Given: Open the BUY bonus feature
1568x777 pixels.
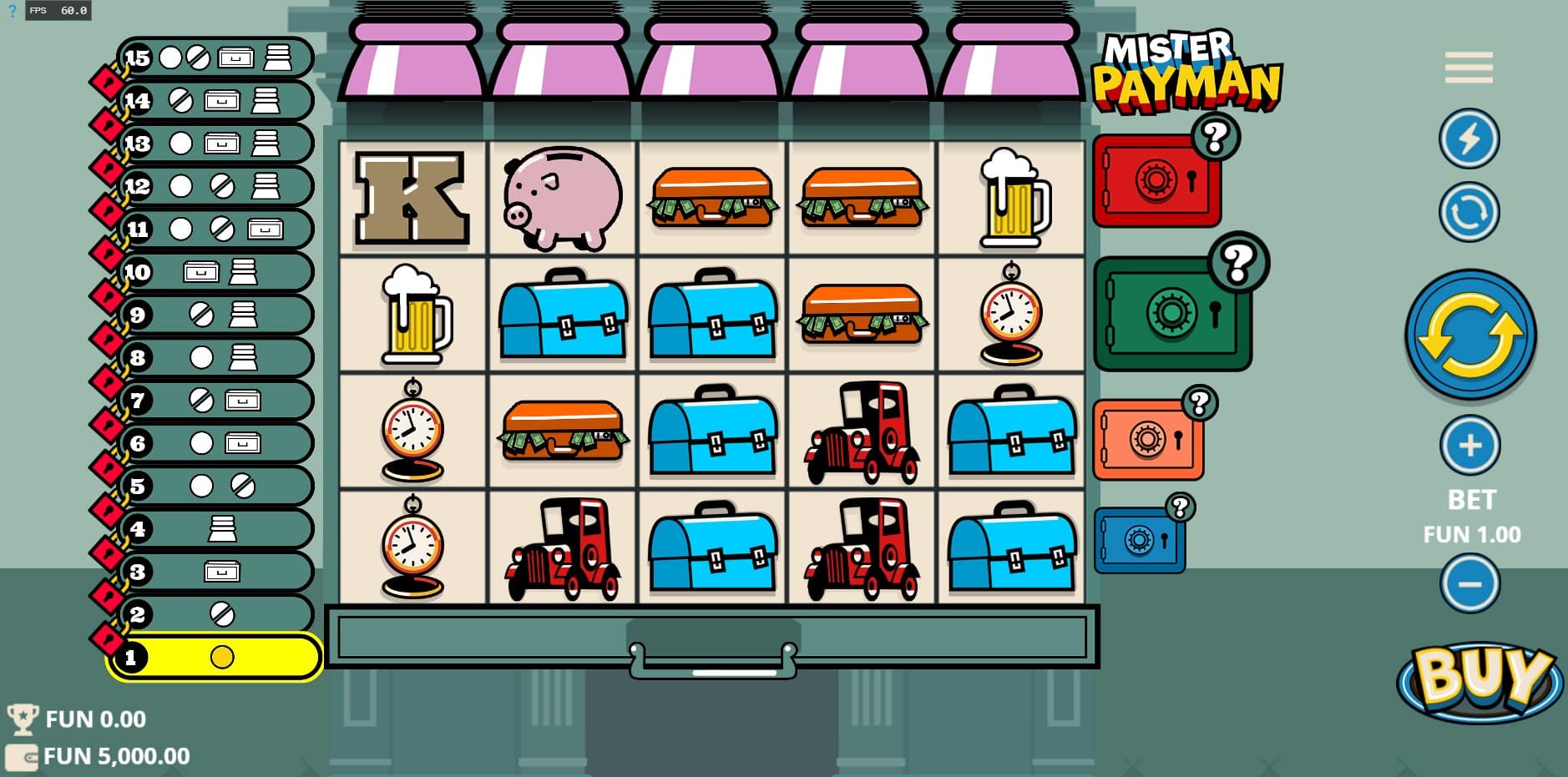Looking at the screenshot, I should coord(1479,679).
